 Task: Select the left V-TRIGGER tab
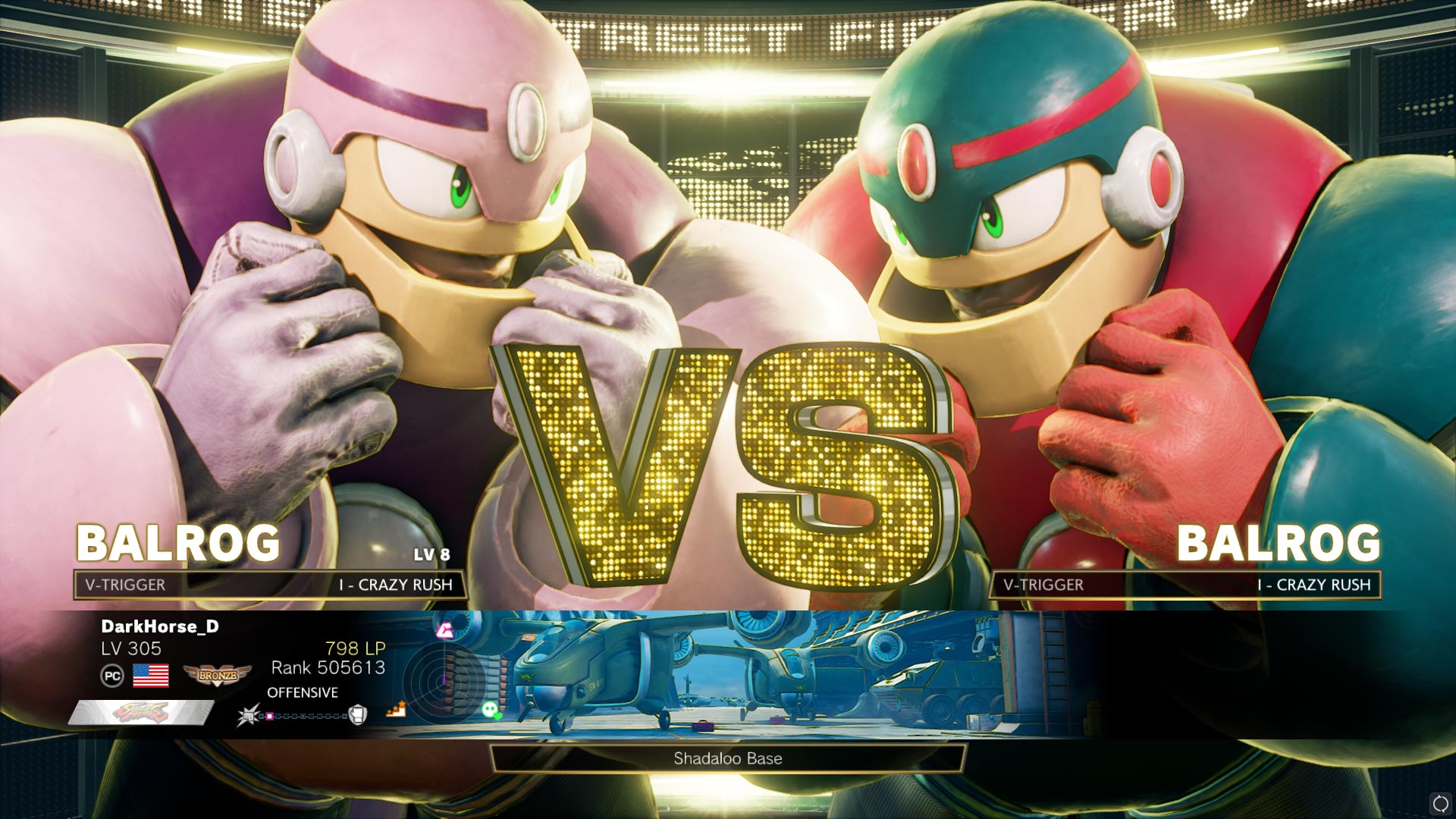pos(124,585)
